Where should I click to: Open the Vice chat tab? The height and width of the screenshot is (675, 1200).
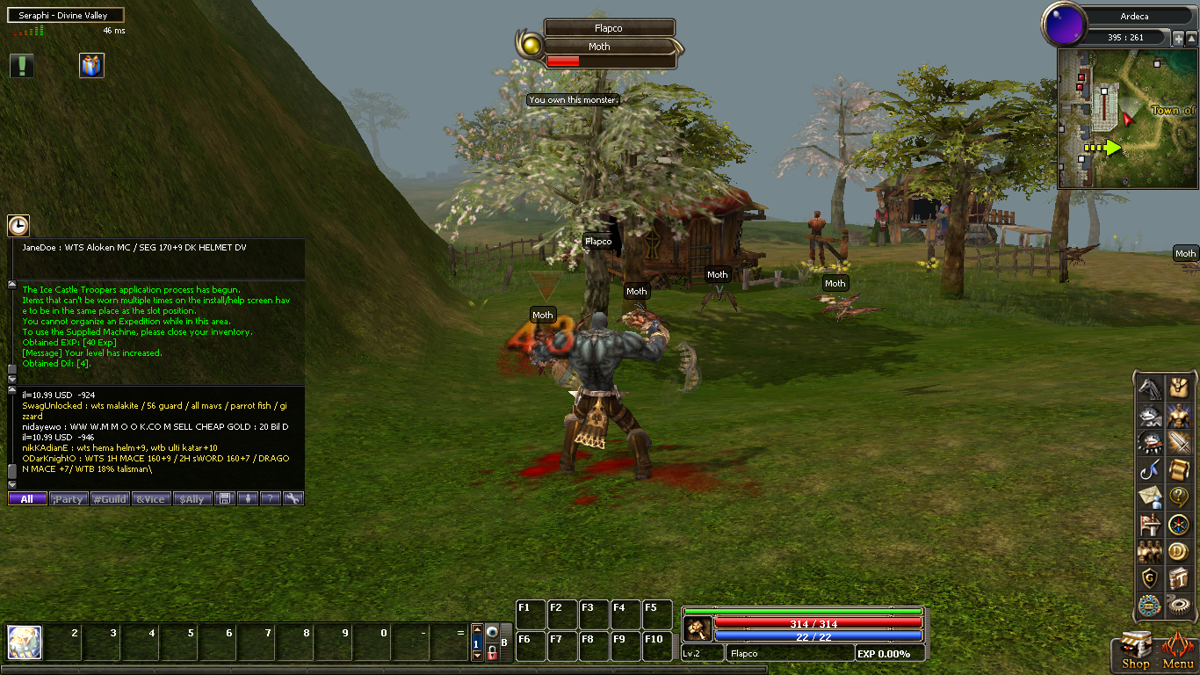point(151,498)
